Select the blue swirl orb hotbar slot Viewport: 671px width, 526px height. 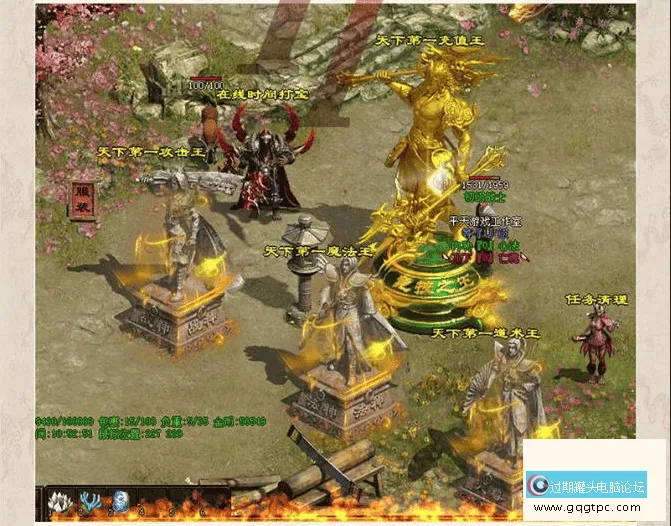120,502
